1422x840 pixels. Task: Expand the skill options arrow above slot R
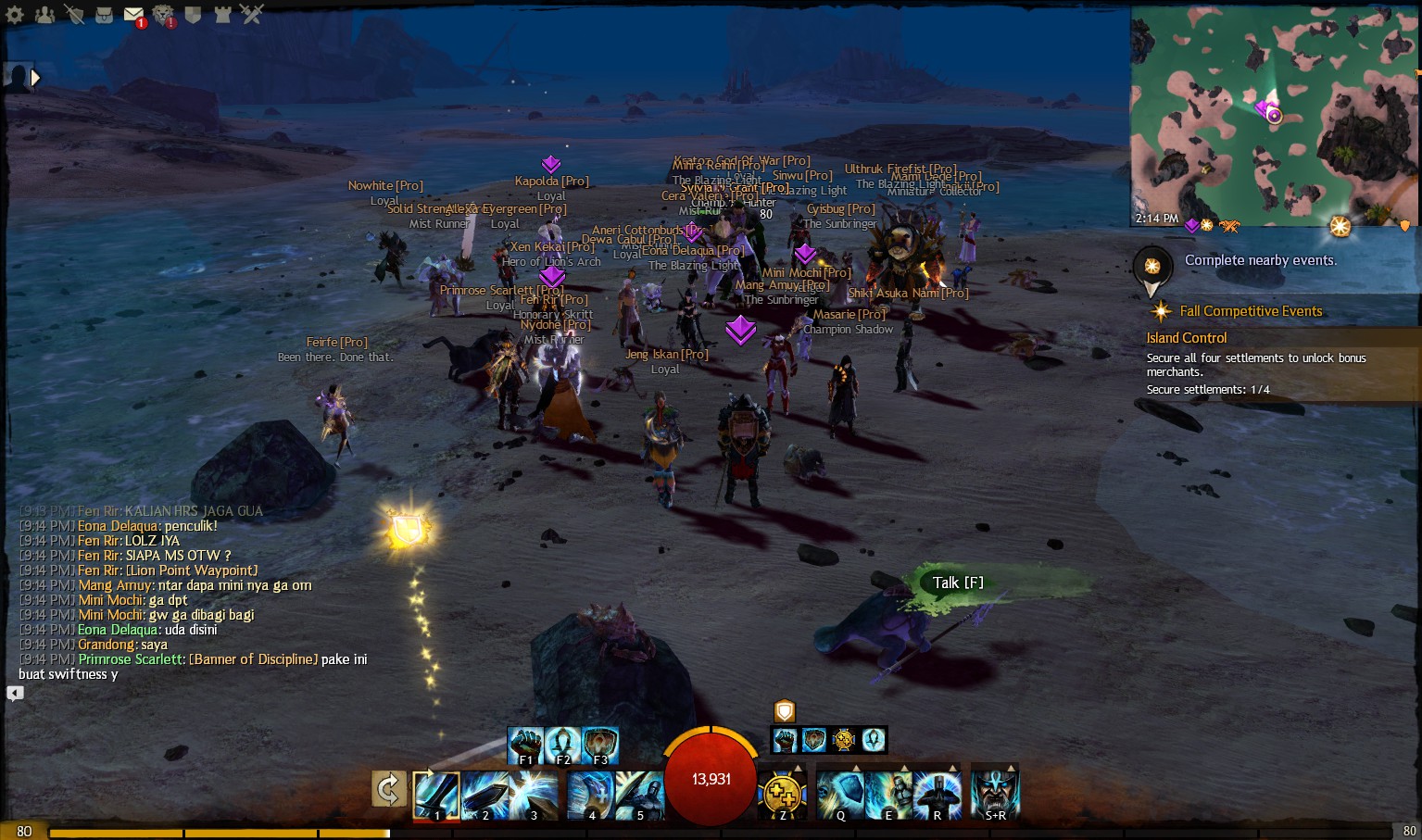952,767
